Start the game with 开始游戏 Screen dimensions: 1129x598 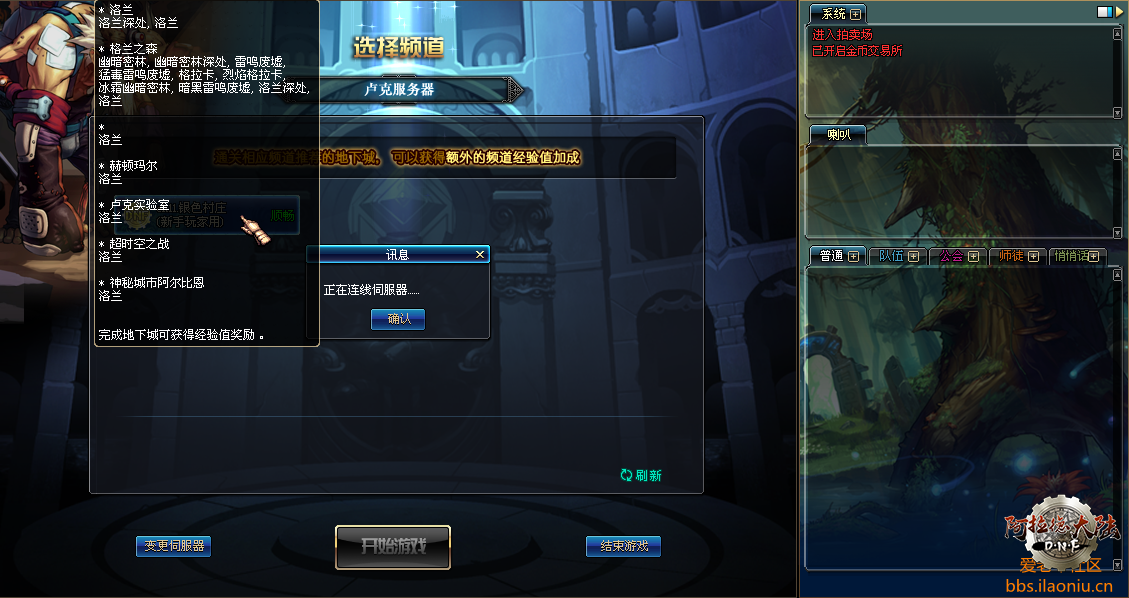tap(393, 547)
